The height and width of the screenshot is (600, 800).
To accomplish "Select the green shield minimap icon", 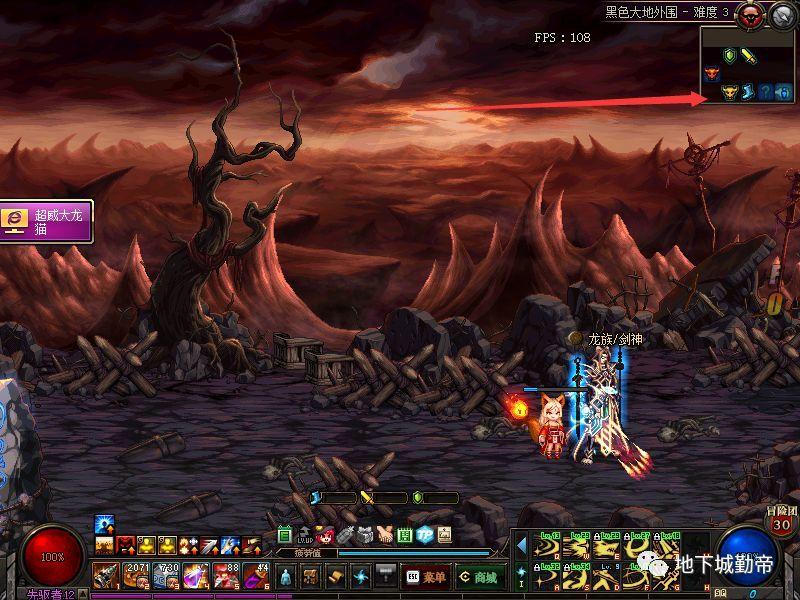I will [729, 56].
